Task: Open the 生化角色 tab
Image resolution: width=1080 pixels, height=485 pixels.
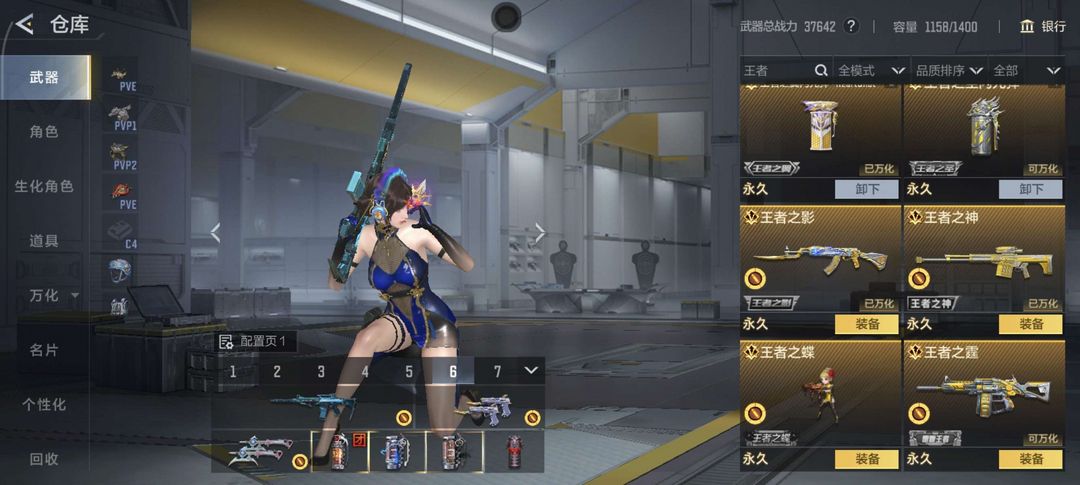Action: coord(44,186)
